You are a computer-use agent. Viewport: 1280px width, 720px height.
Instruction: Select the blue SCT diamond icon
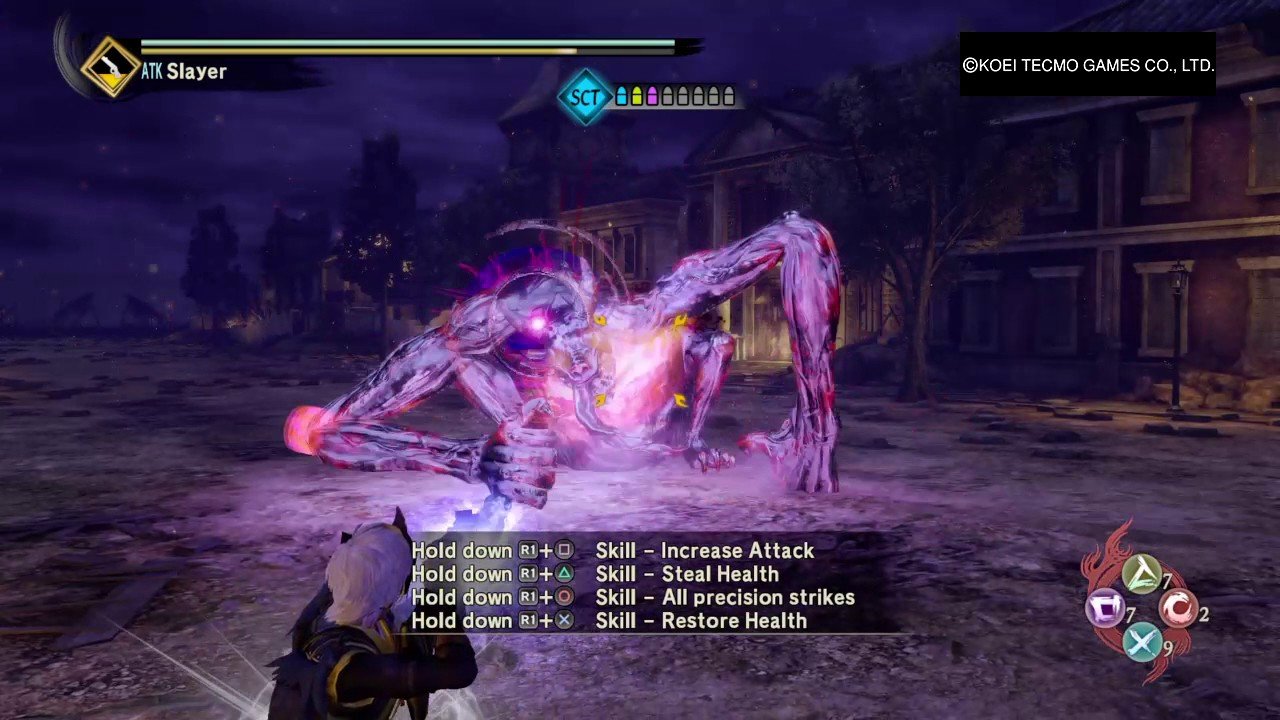pyautogui.click(x=584, y=97)
